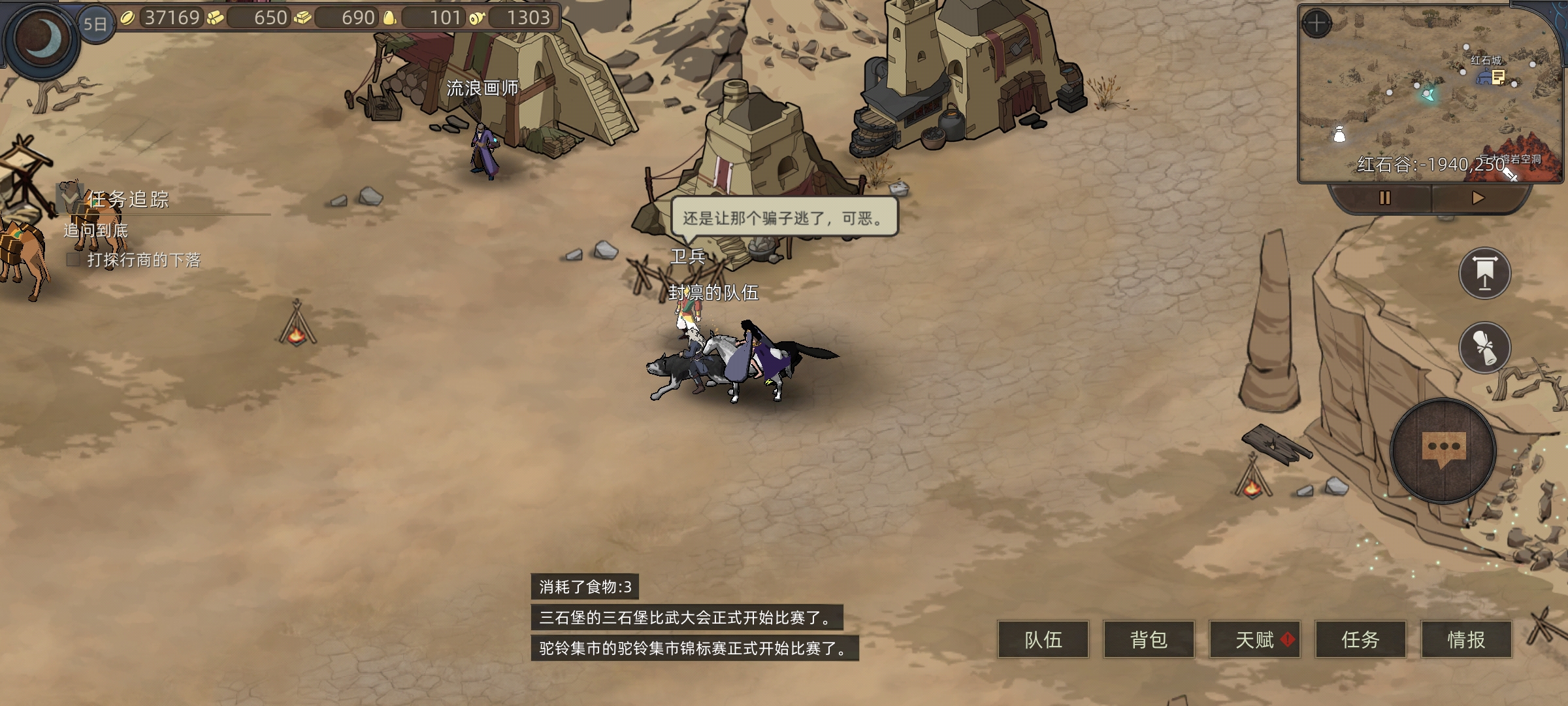Expand the minimap with the plus button
Image resolution: width=1568 pixels, height=706 pixels.
click(x=1316, y=24)
